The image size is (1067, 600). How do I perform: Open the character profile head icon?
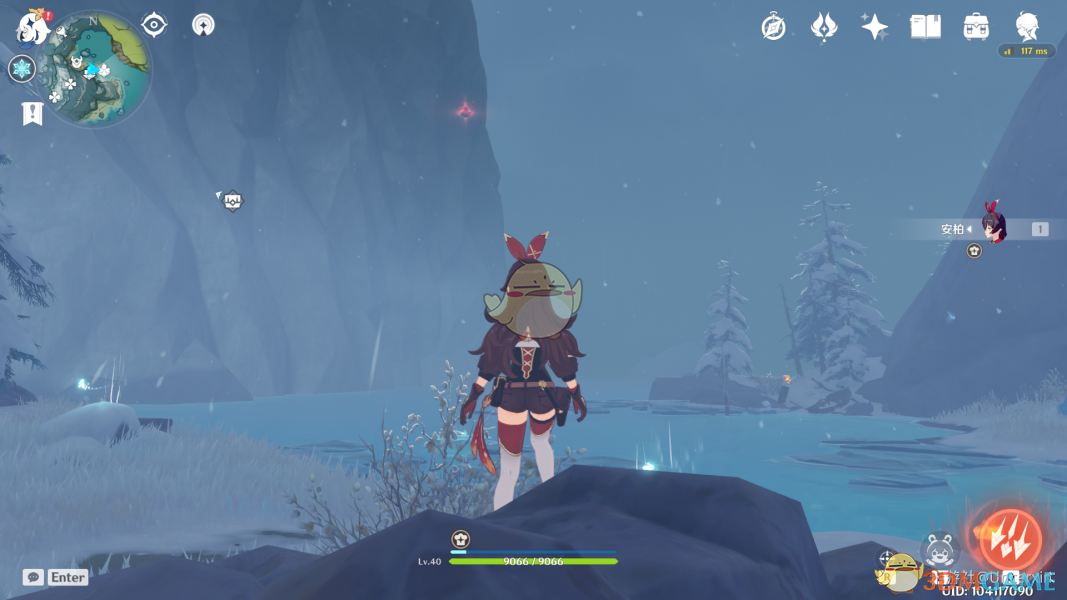(1027, 26)
